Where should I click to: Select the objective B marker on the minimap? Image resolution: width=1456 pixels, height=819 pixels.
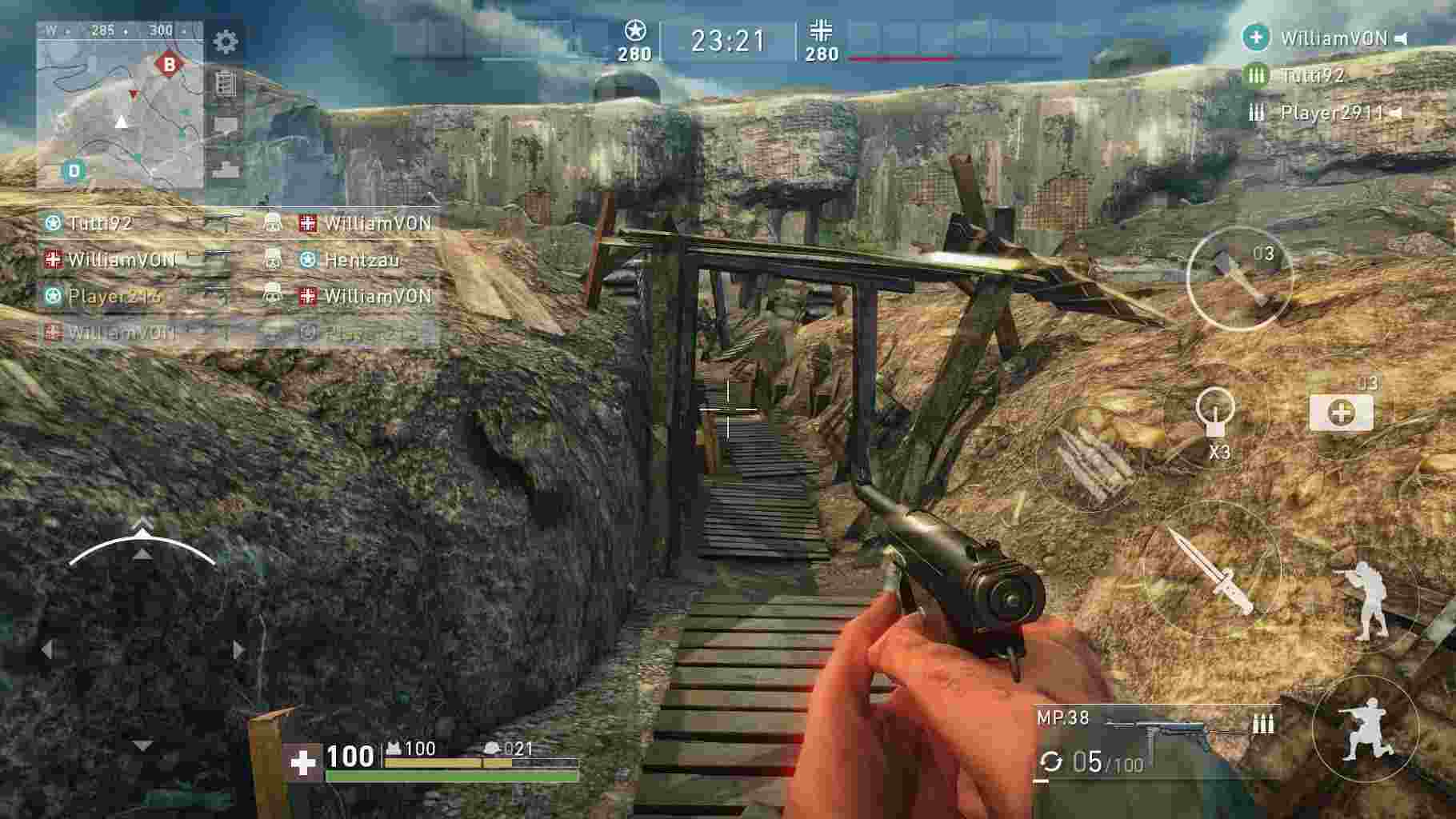(x=169, y=62)
